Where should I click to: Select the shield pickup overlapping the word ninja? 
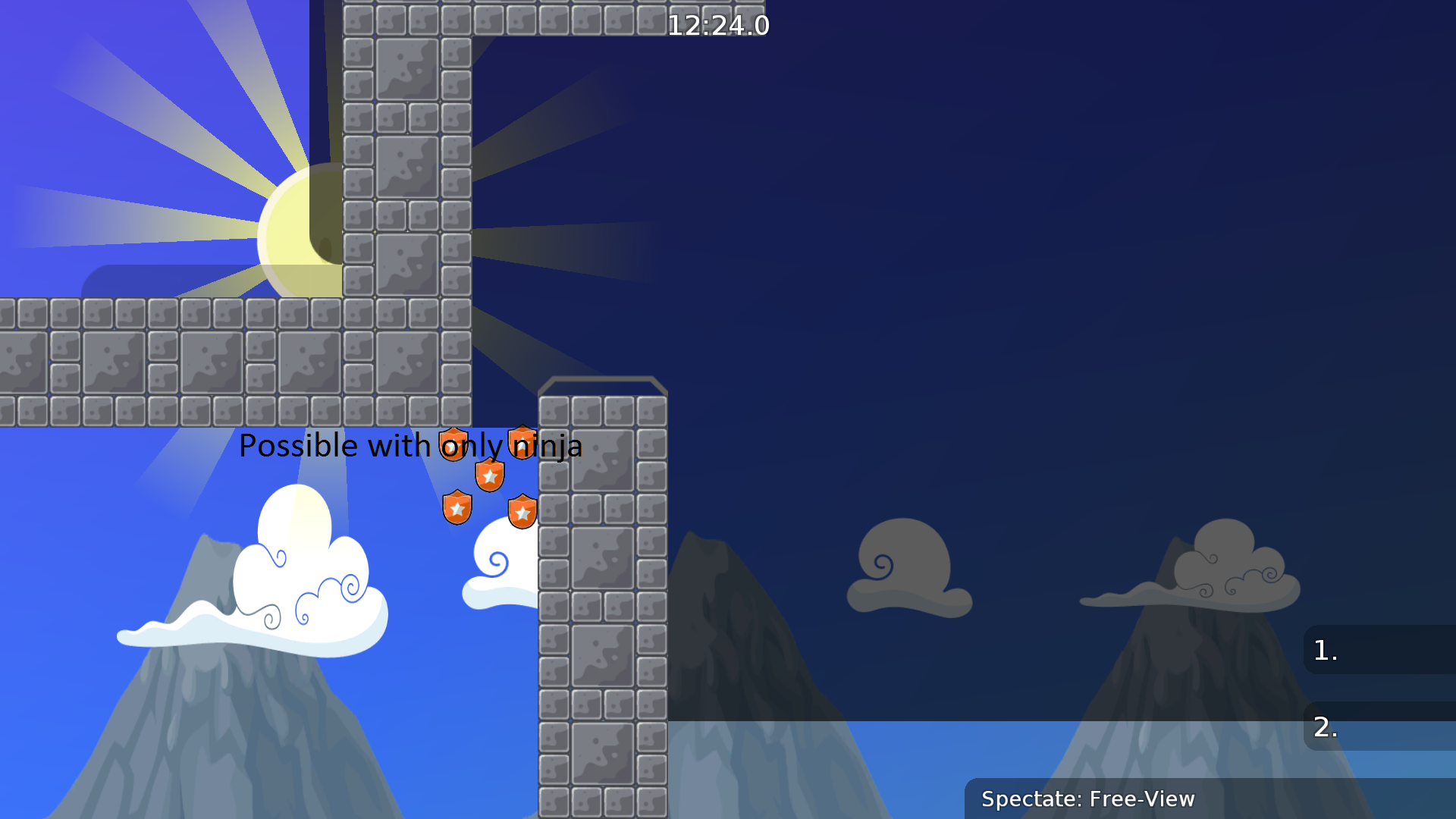pyautogui.click(x=522, y=441)
